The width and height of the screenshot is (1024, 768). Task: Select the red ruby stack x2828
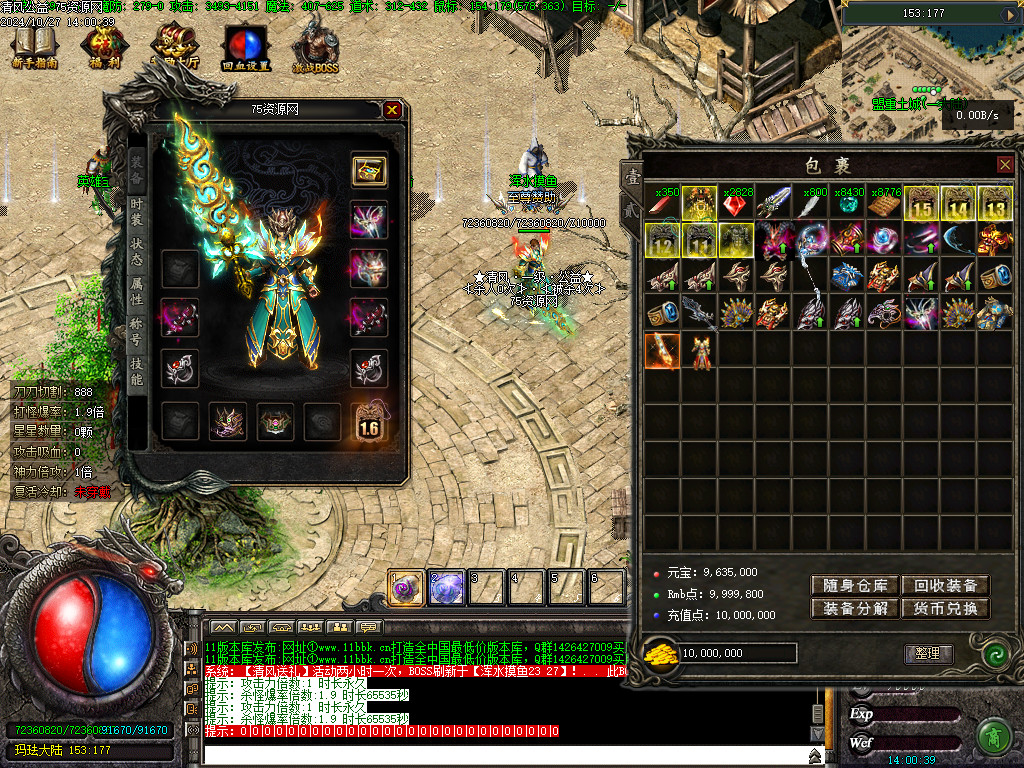736,203
